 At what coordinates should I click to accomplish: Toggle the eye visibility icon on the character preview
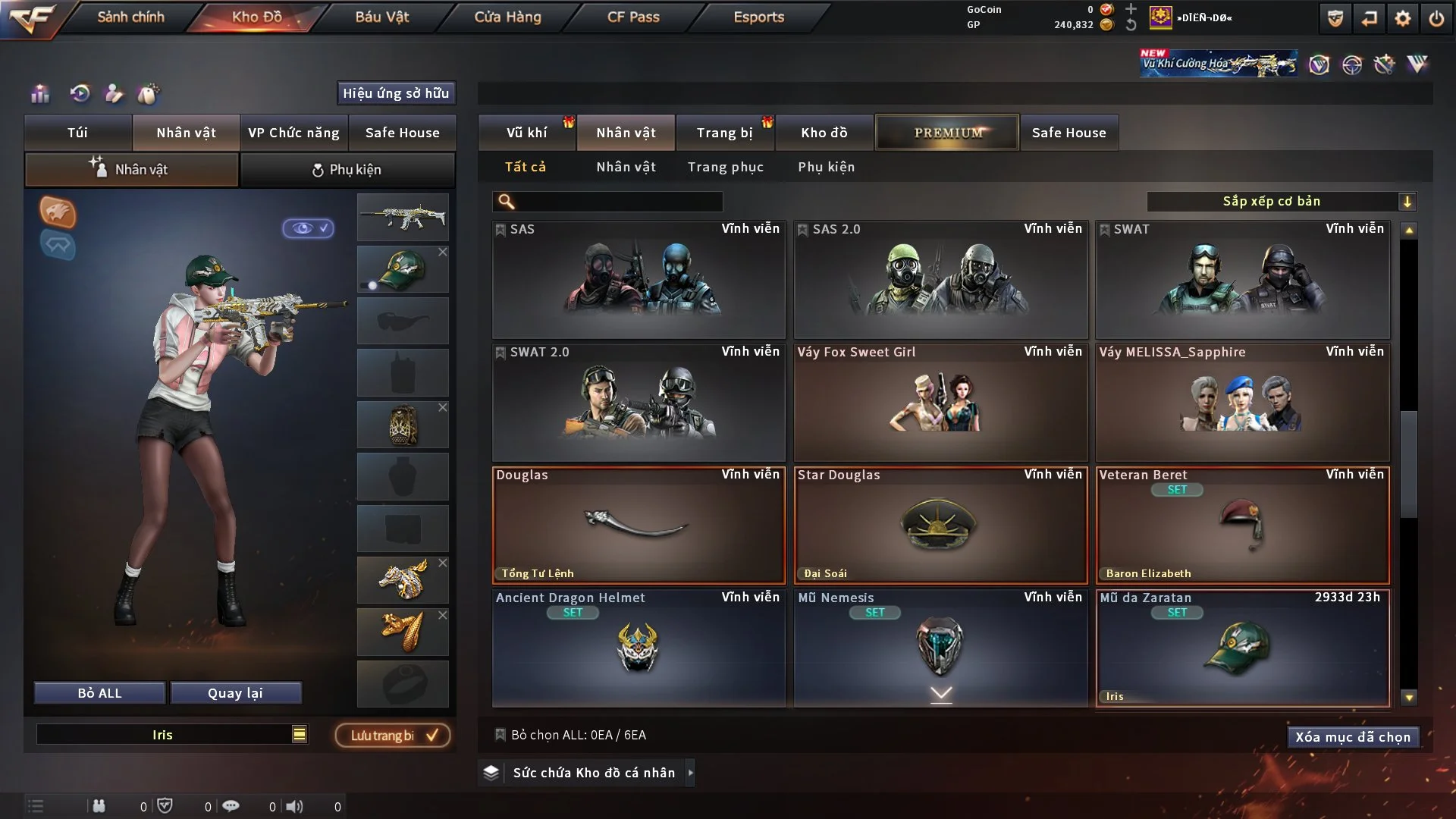307,229
